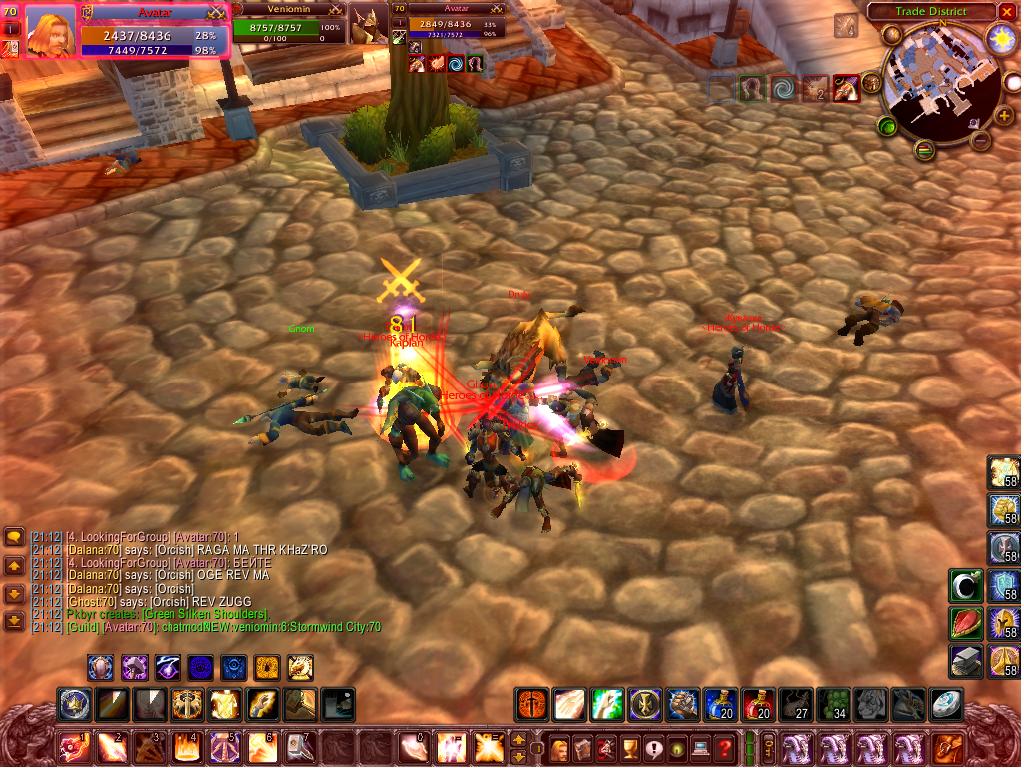Open the red question mark help button
The image size is (1024, 768).
coord(724,747)
